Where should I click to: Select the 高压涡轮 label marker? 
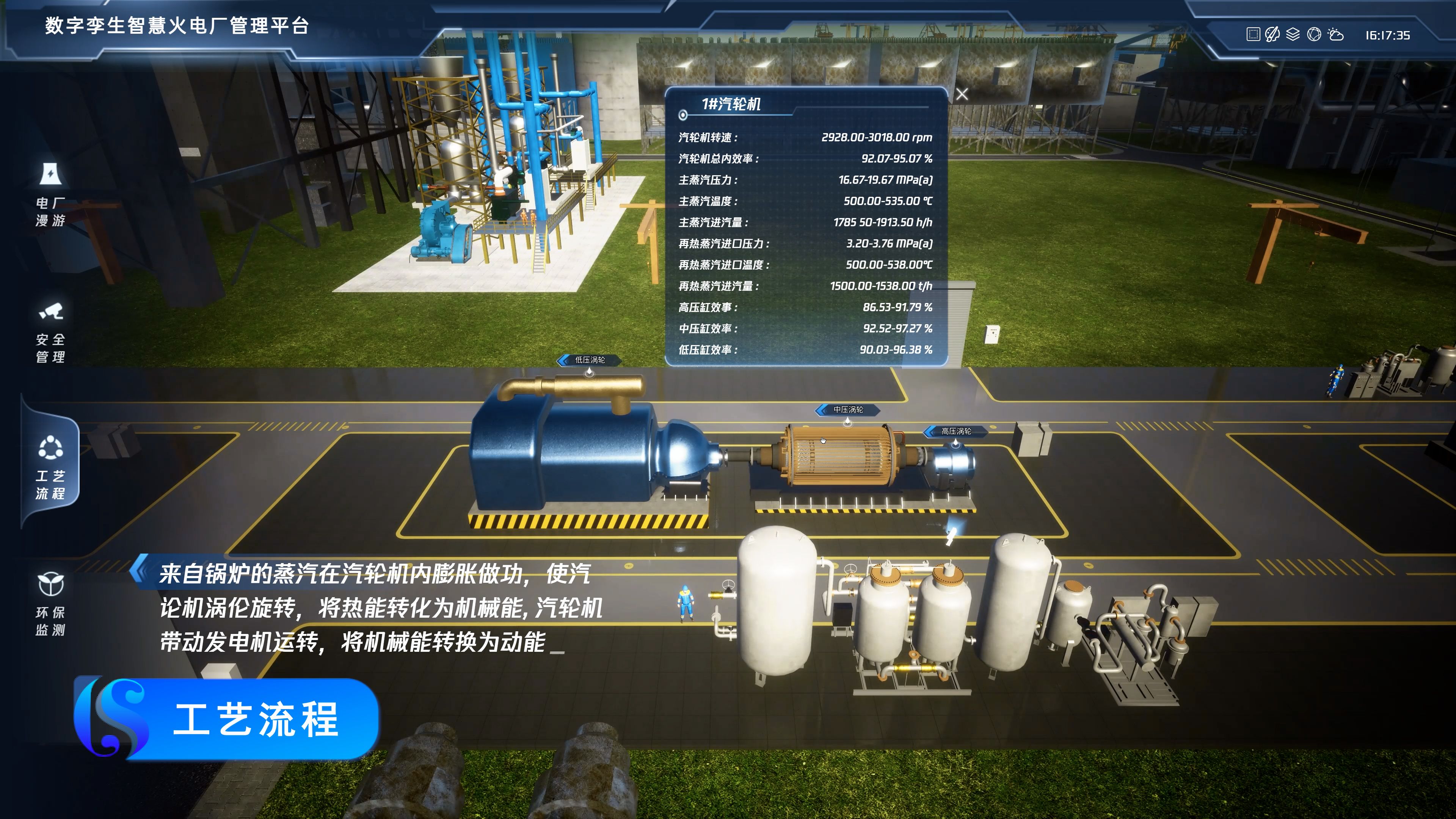point(956,431)
